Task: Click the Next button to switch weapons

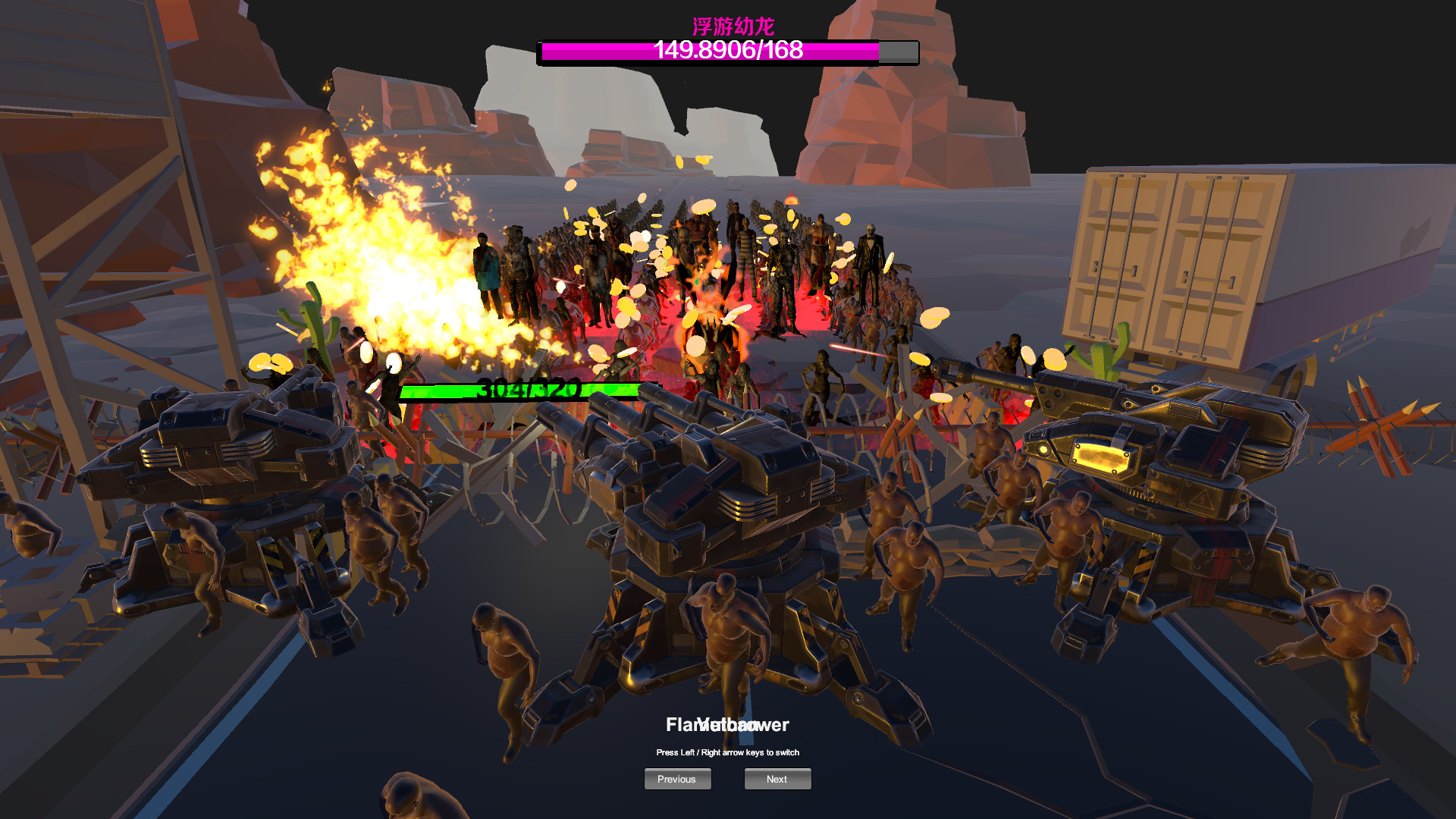Action: [777, 779]
